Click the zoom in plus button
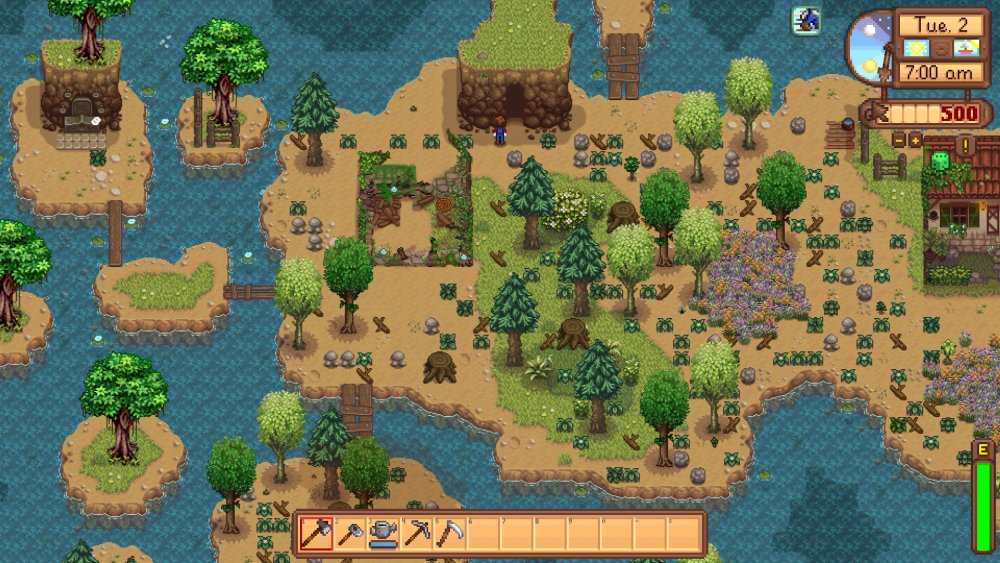The width and height of the screenshot is (1000, 563). pos(914,140)
